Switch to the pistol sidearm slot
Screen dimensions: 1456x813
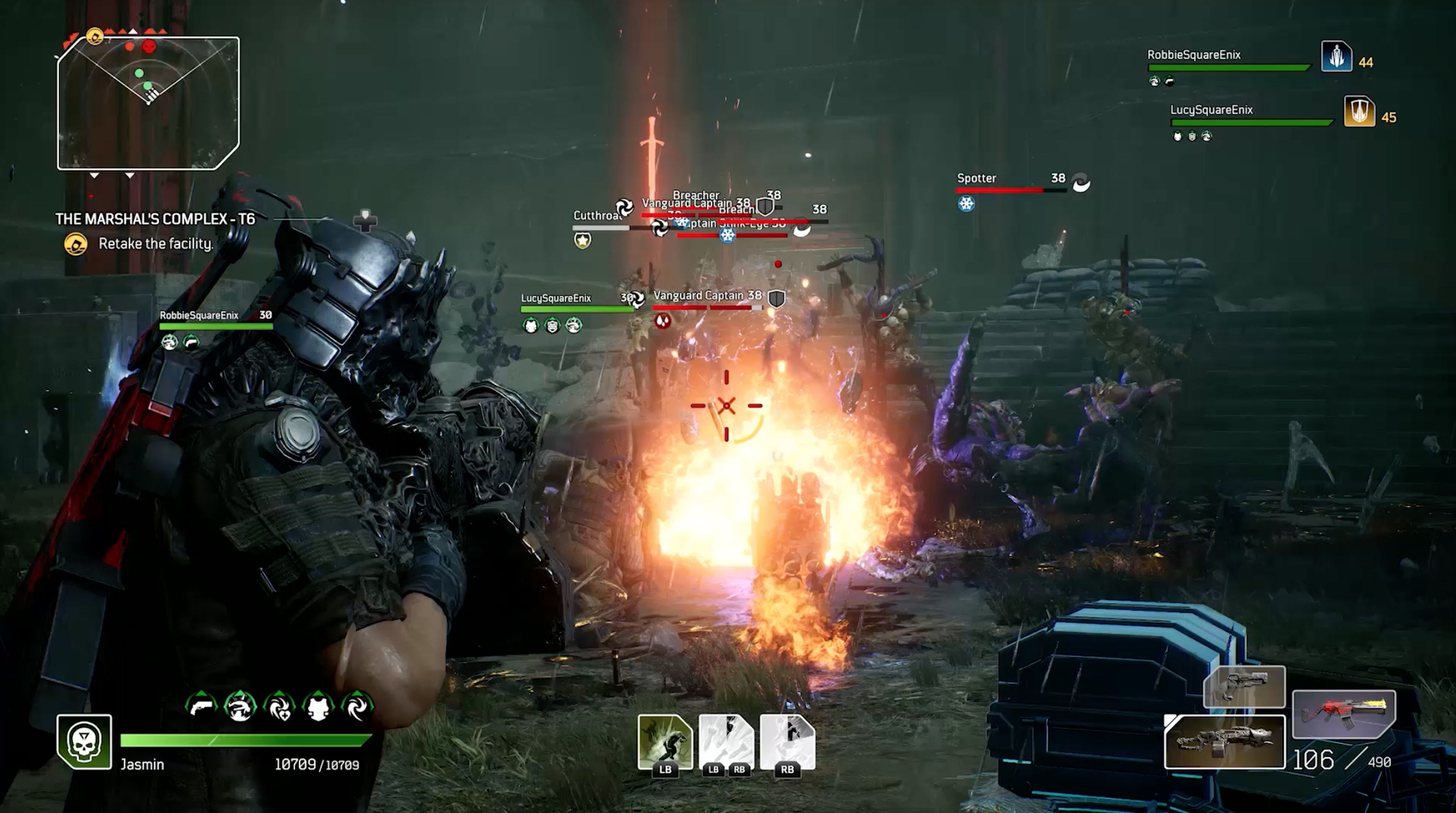(1244, 686)
